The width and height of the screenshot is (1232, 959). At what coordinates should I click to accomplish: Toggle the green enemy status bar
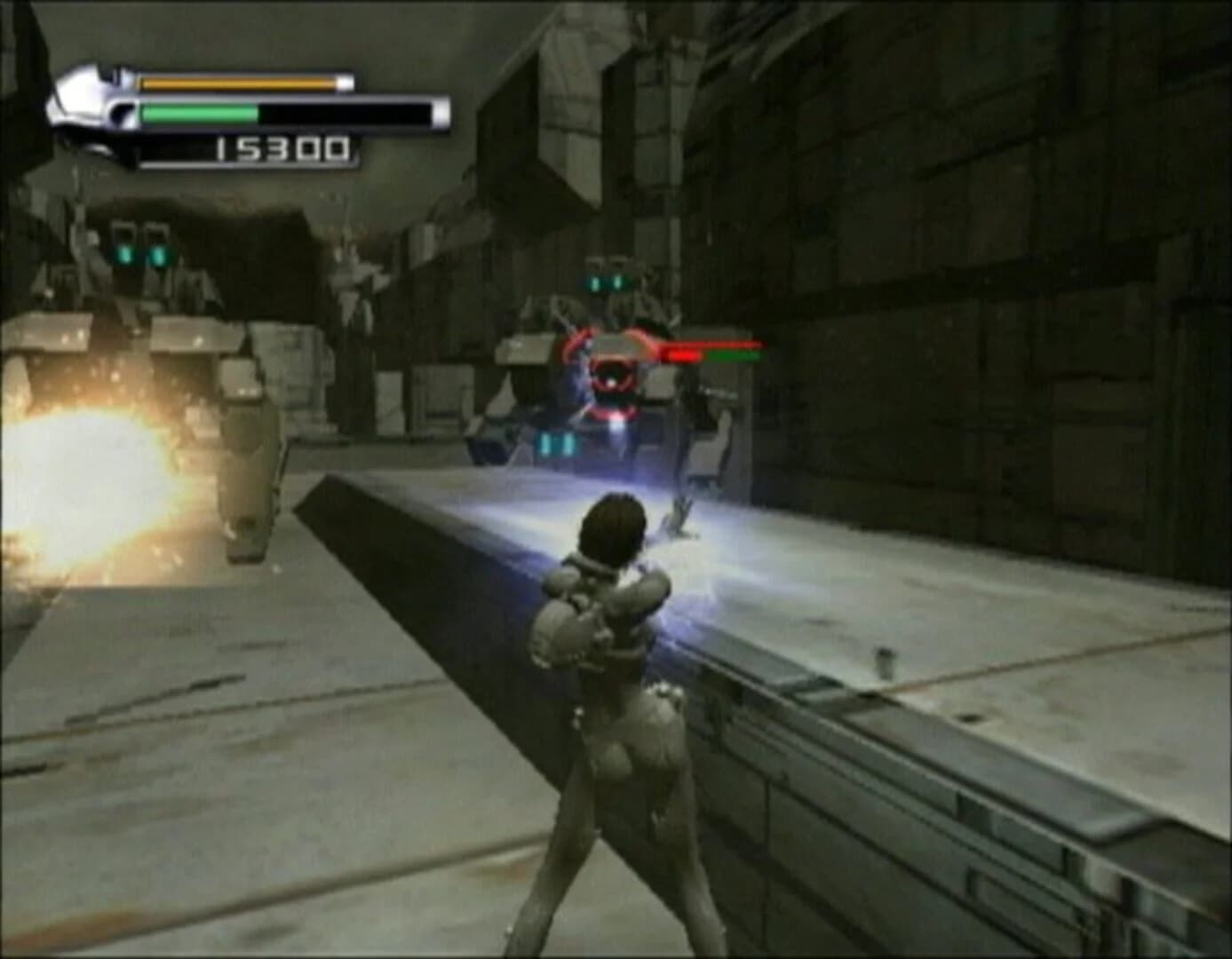pyautogui.click(x=733, y=357)
